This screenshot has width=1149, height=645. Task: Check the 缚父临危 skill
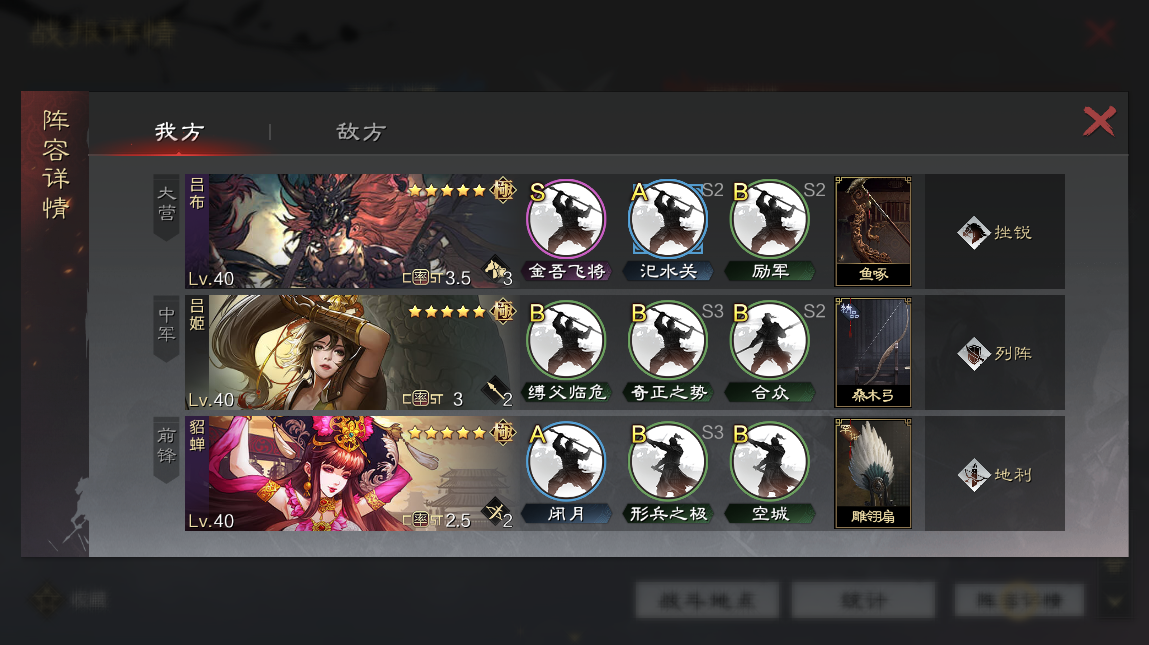pos(566,341)
